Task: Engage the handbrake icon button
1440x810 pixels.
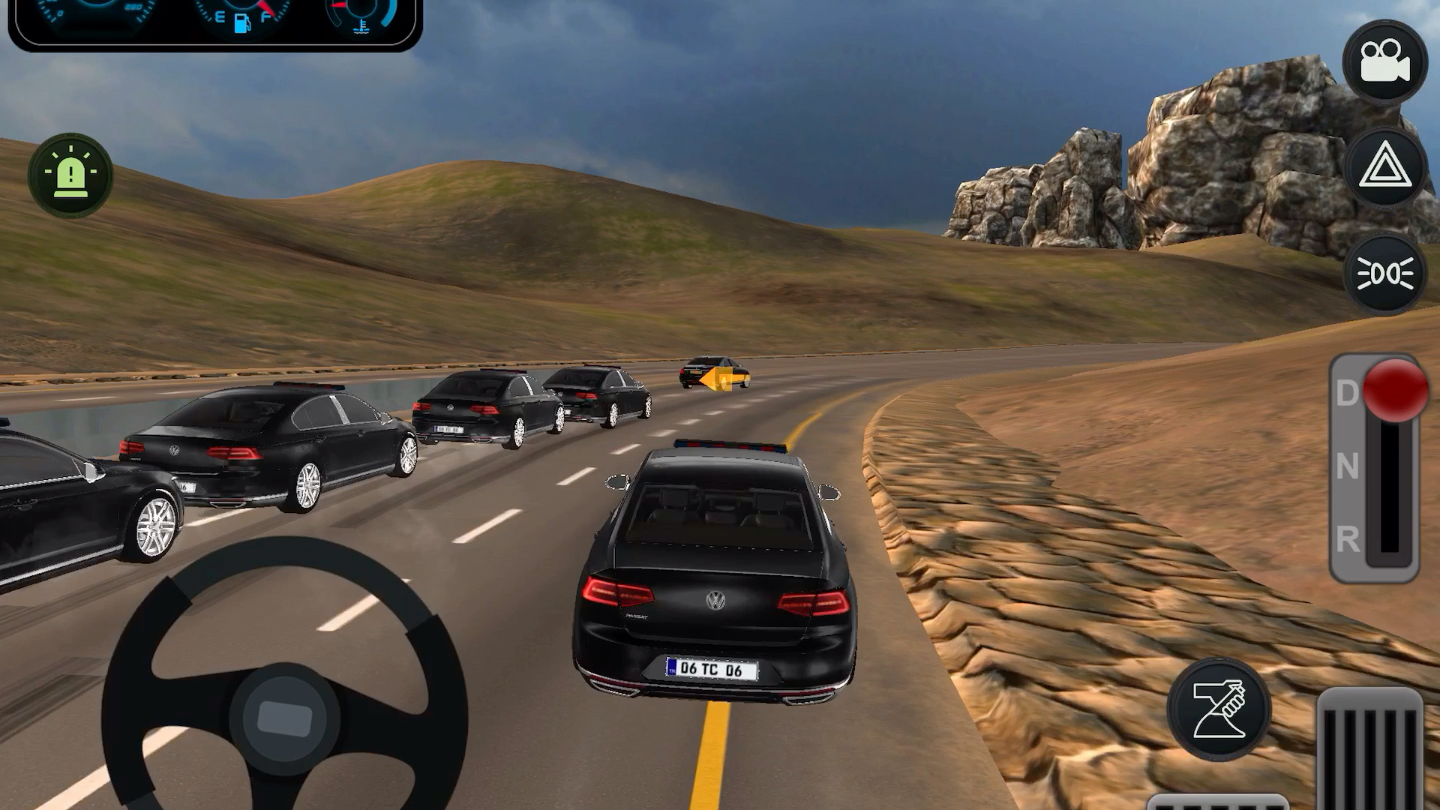Action: tap(1219, 708)
